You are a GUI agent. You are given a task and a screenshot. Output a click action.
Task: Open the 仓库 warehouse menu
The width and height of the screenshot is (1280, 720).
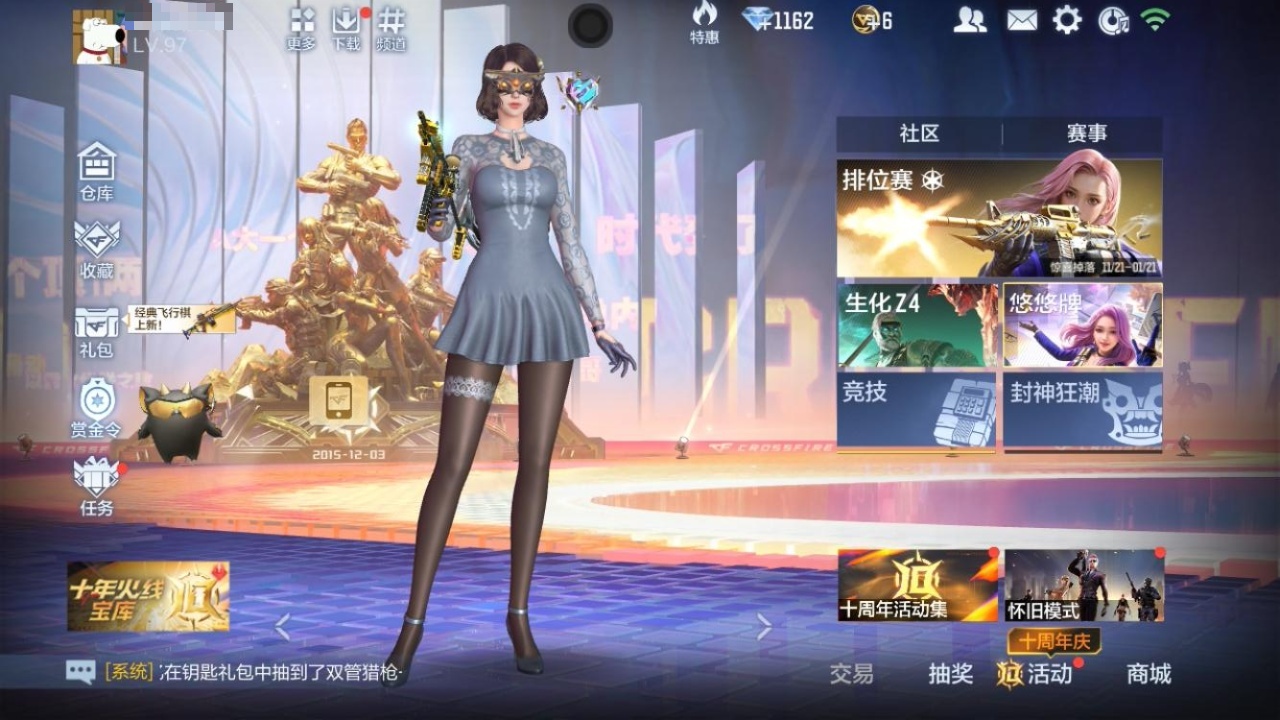click(x=97, y=170)
